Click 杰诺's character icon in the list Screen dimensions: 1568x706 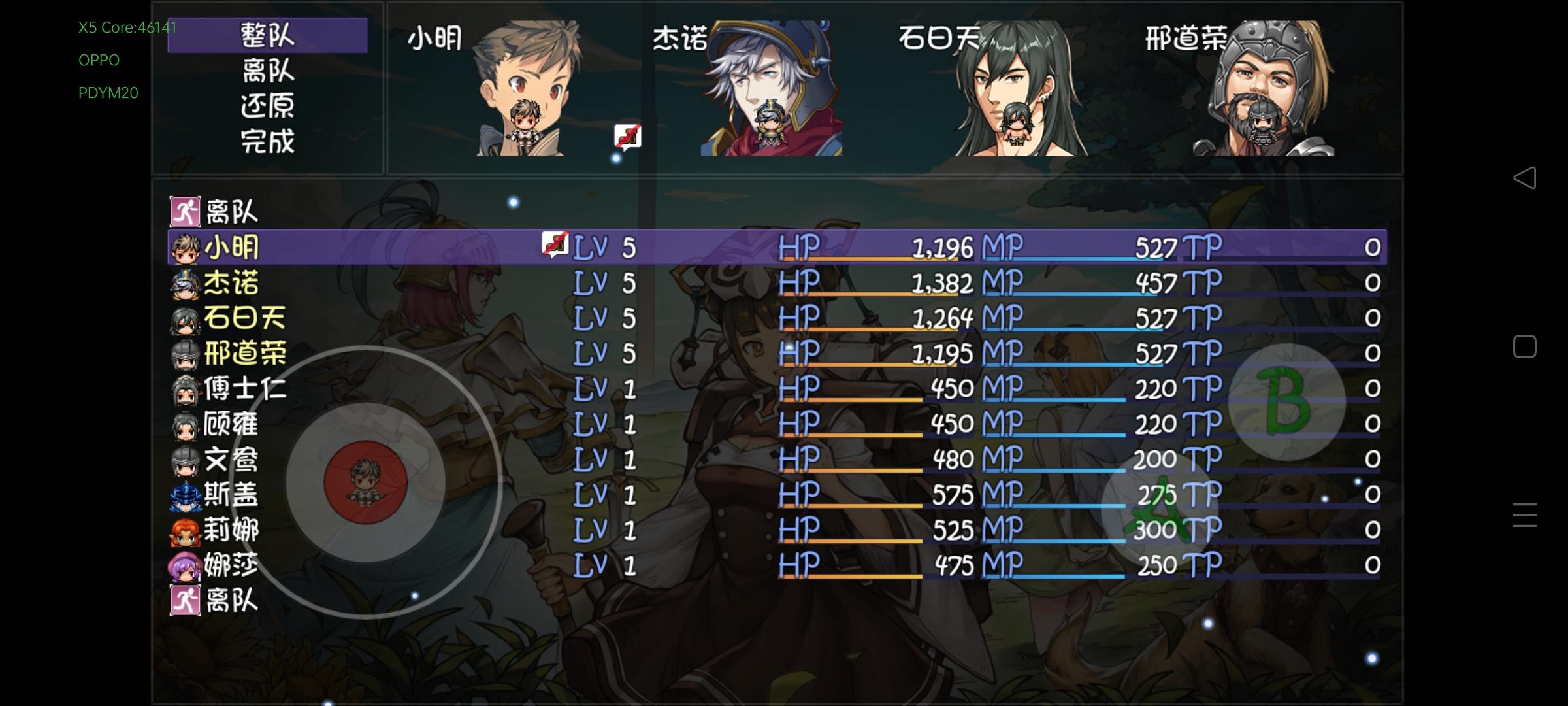coord(185,282)
